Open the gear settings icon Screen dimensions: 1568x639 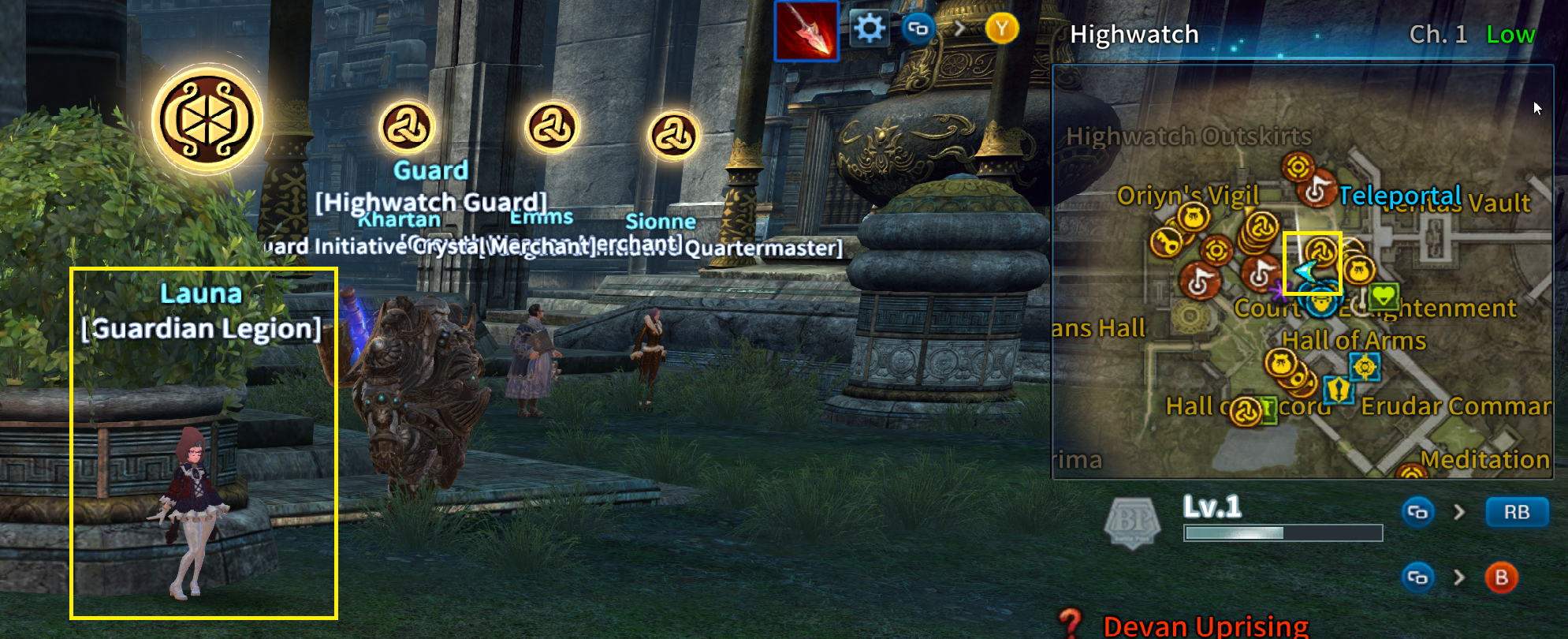[869, 29]
